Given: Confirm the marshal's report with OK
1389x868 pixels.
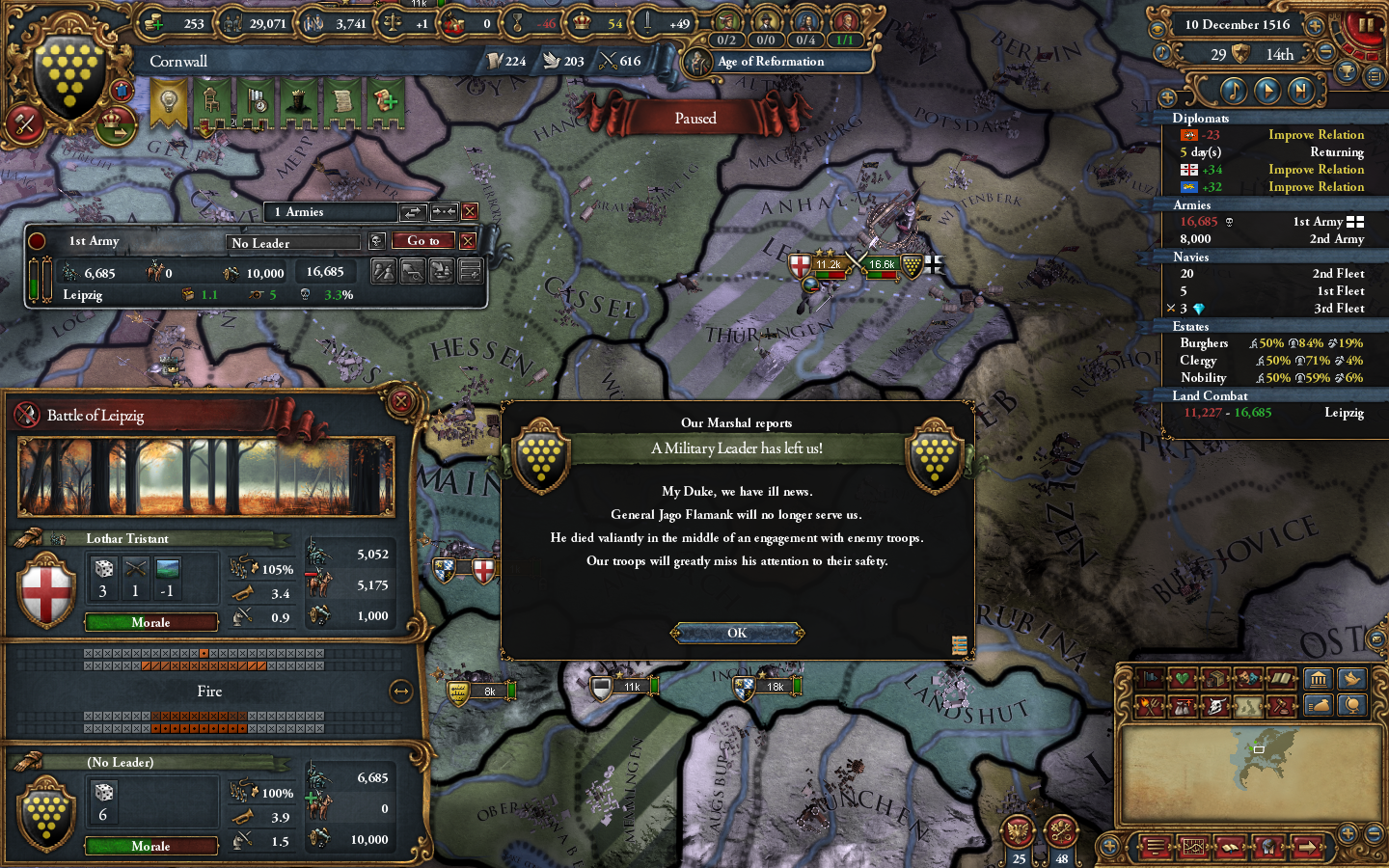Looking at the screenshot, I should 738,633.
